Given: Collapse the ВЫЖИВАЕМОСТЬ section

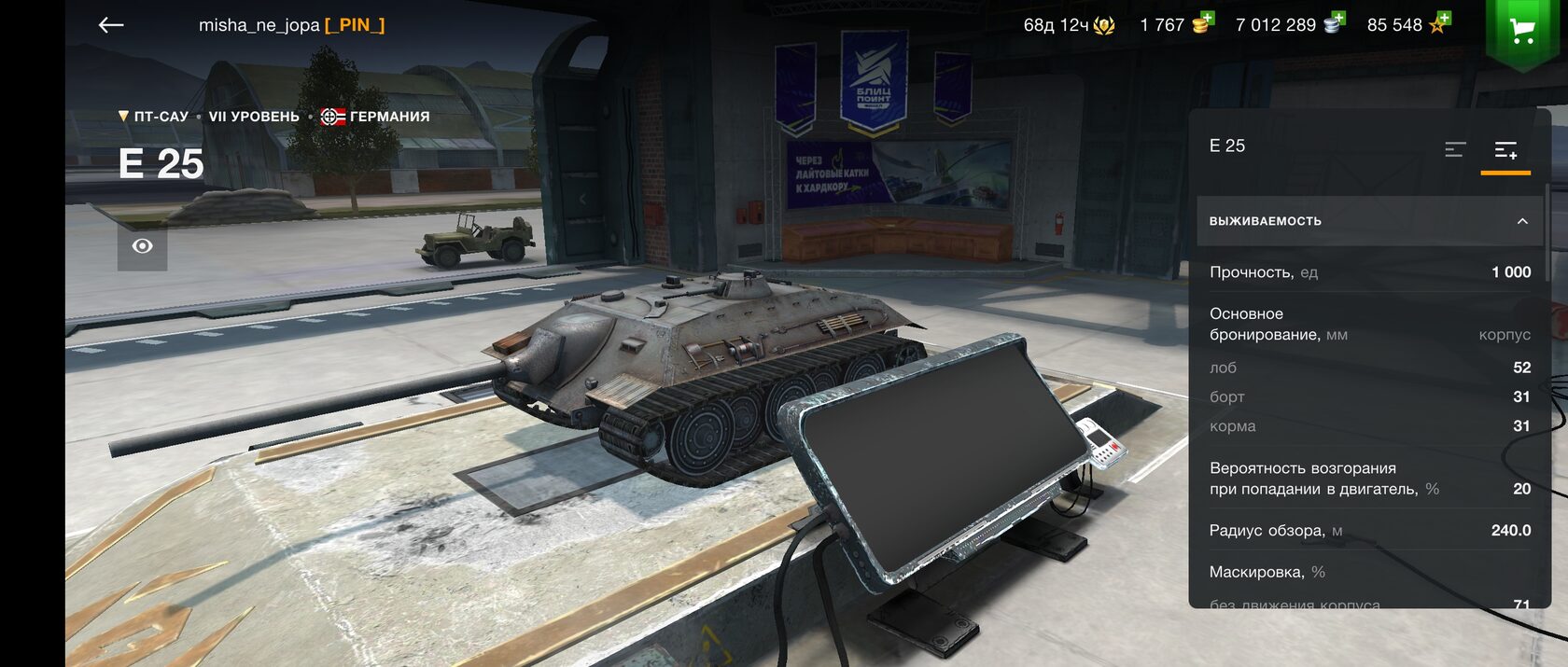Looking at the screenshot, I should 1521,221.
